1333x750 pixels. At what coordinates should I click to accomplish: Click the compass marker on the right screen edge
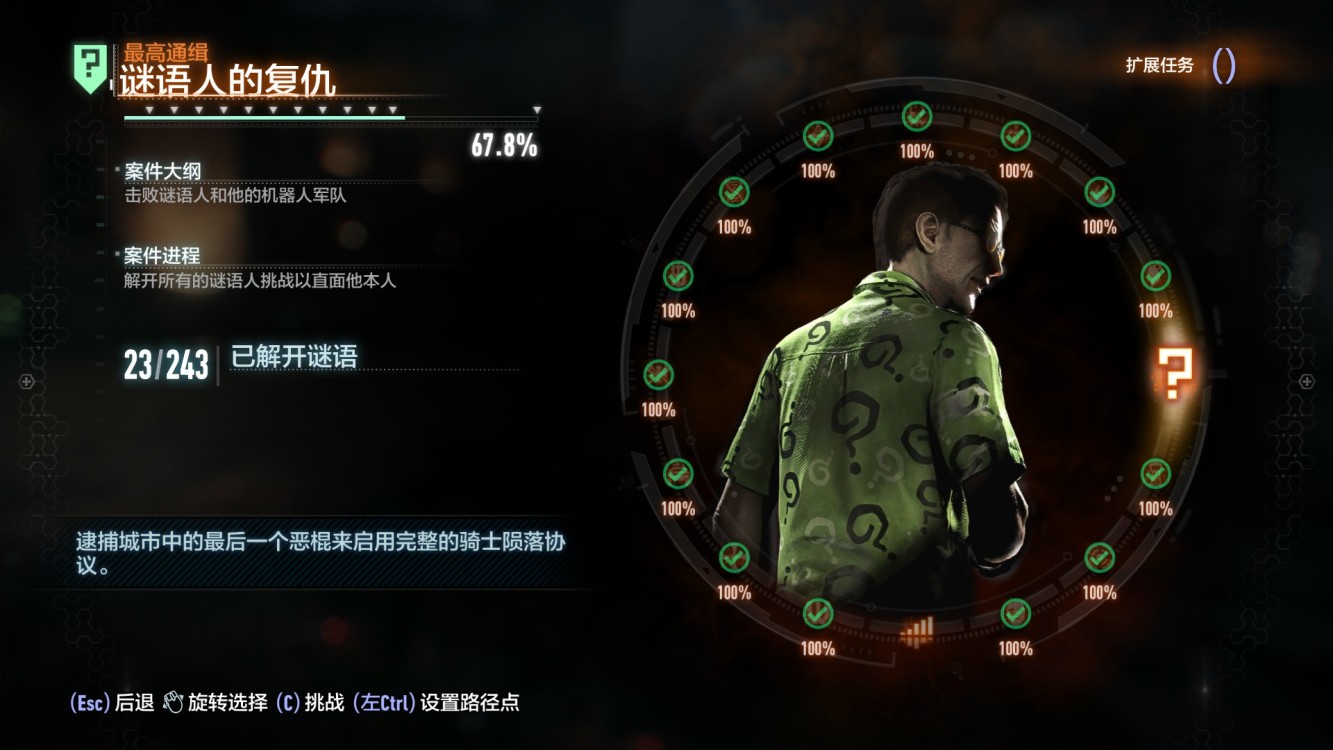[x=1305, y=381]
